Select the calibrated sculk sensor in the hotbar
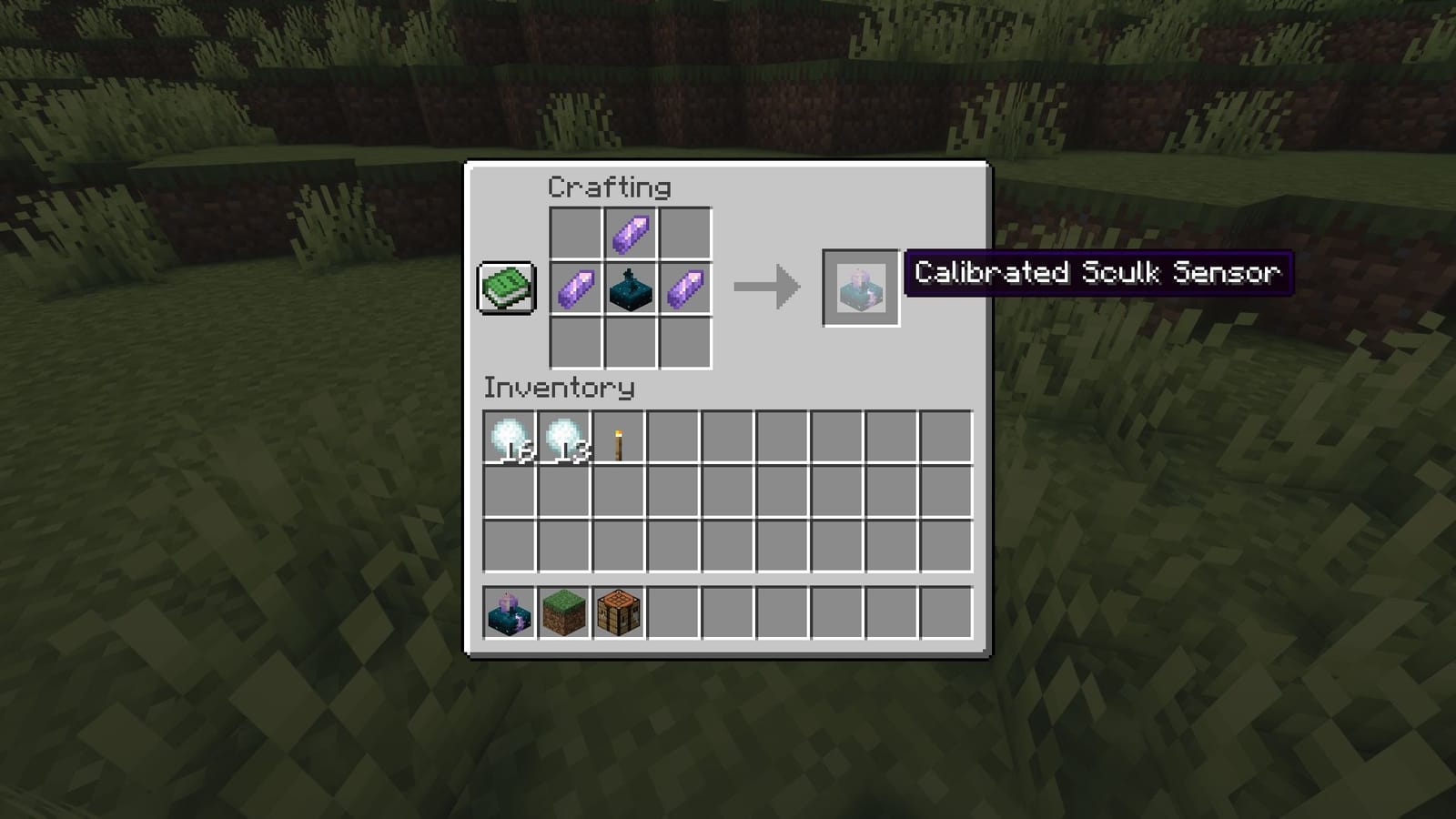 click(508, 612)
